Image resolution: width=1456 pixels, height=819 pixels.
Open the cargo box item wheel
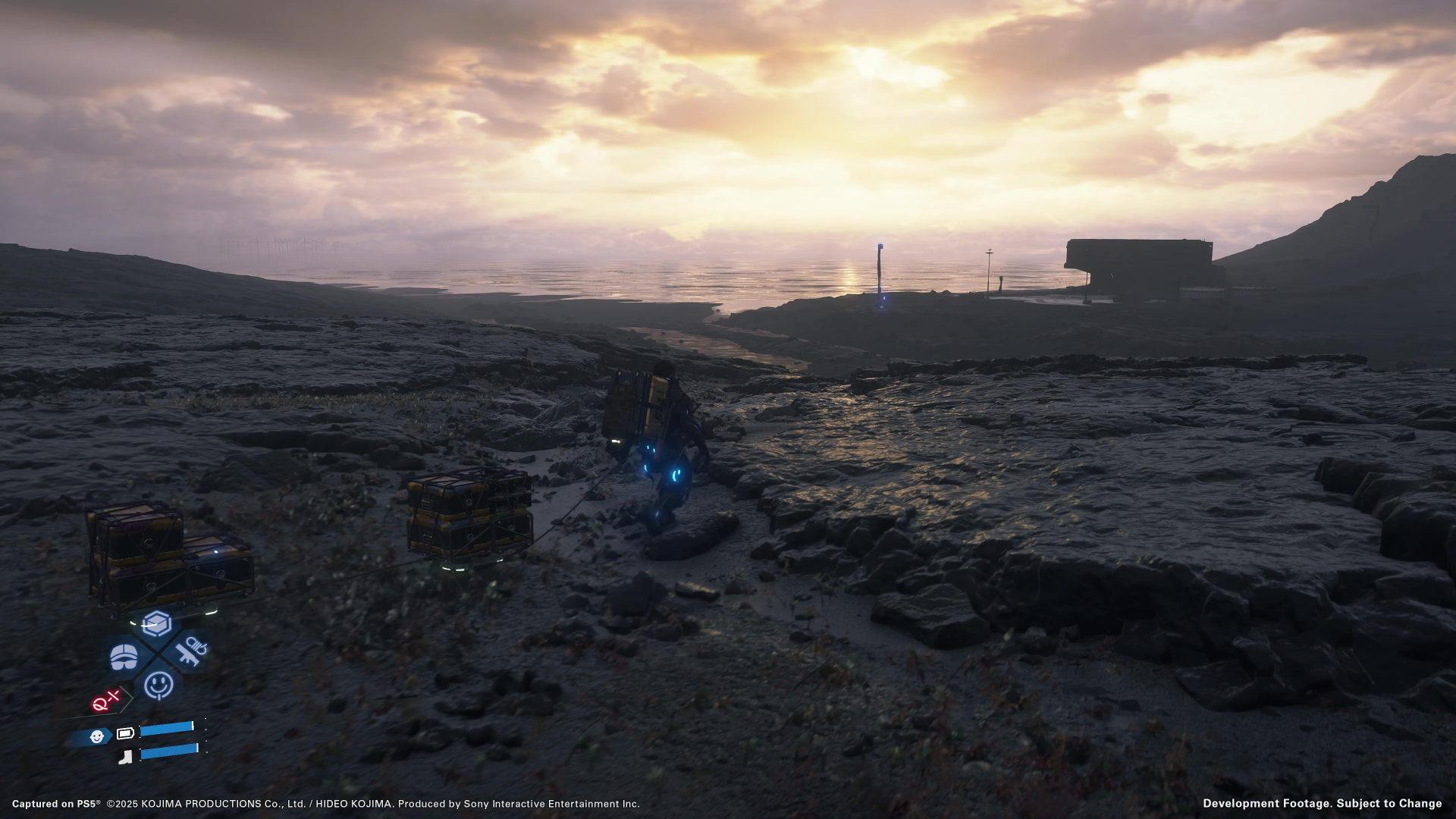(156, 624)
